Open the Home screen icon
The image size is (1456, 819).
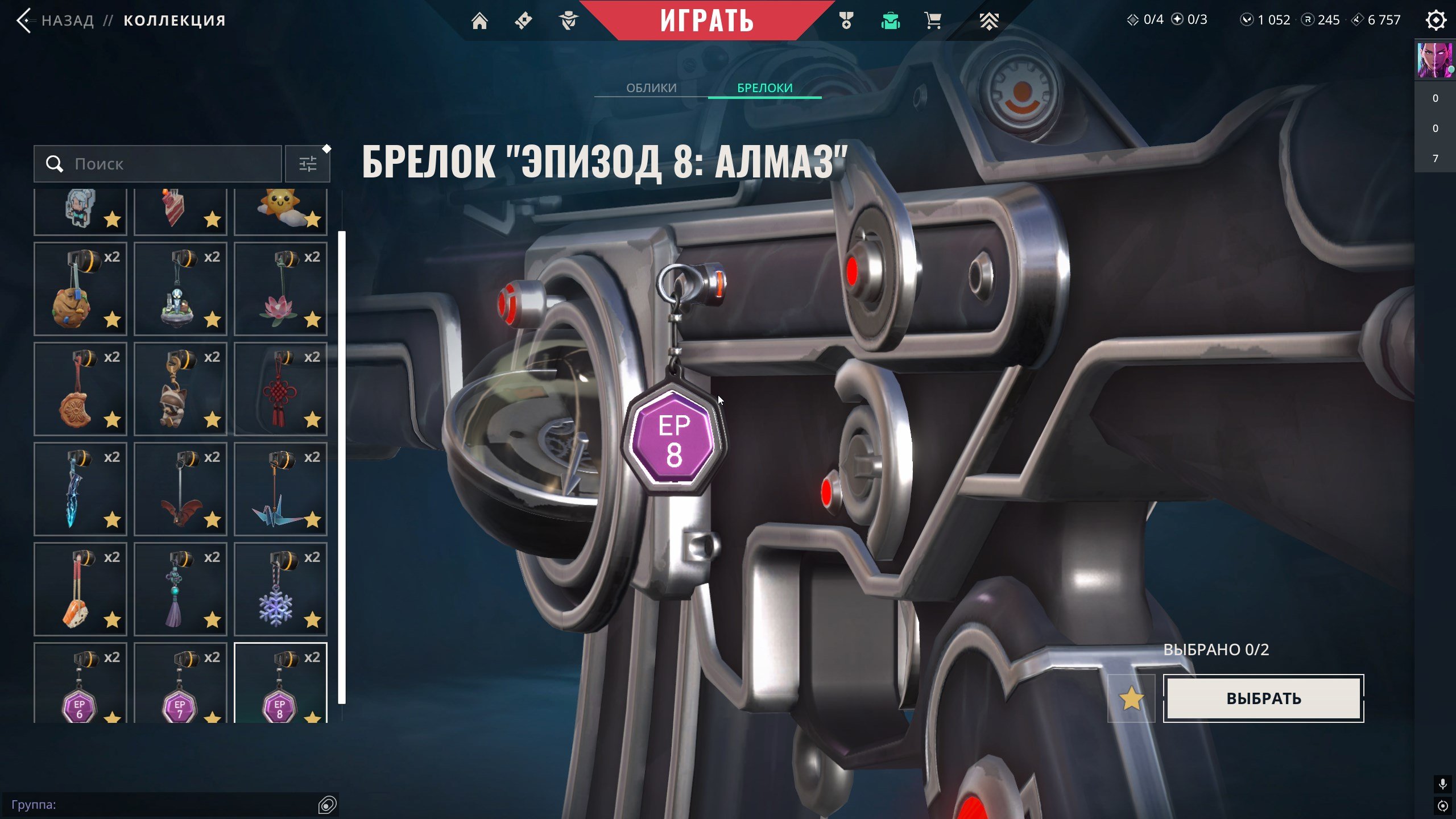tap(481, 20)
